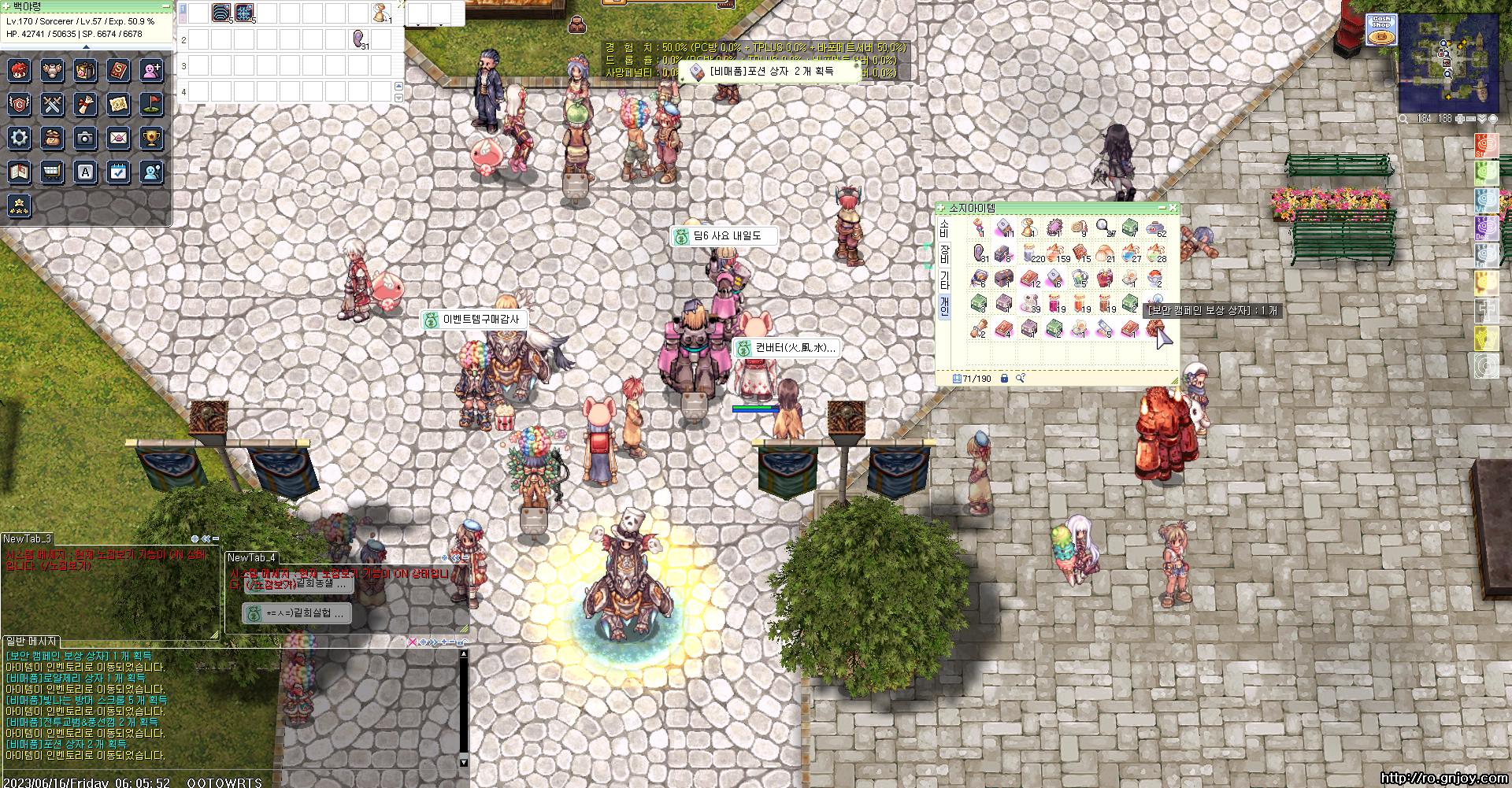Open the inventory search magnifier
Screen dimensions: 1512x788
click(1021, 379)
